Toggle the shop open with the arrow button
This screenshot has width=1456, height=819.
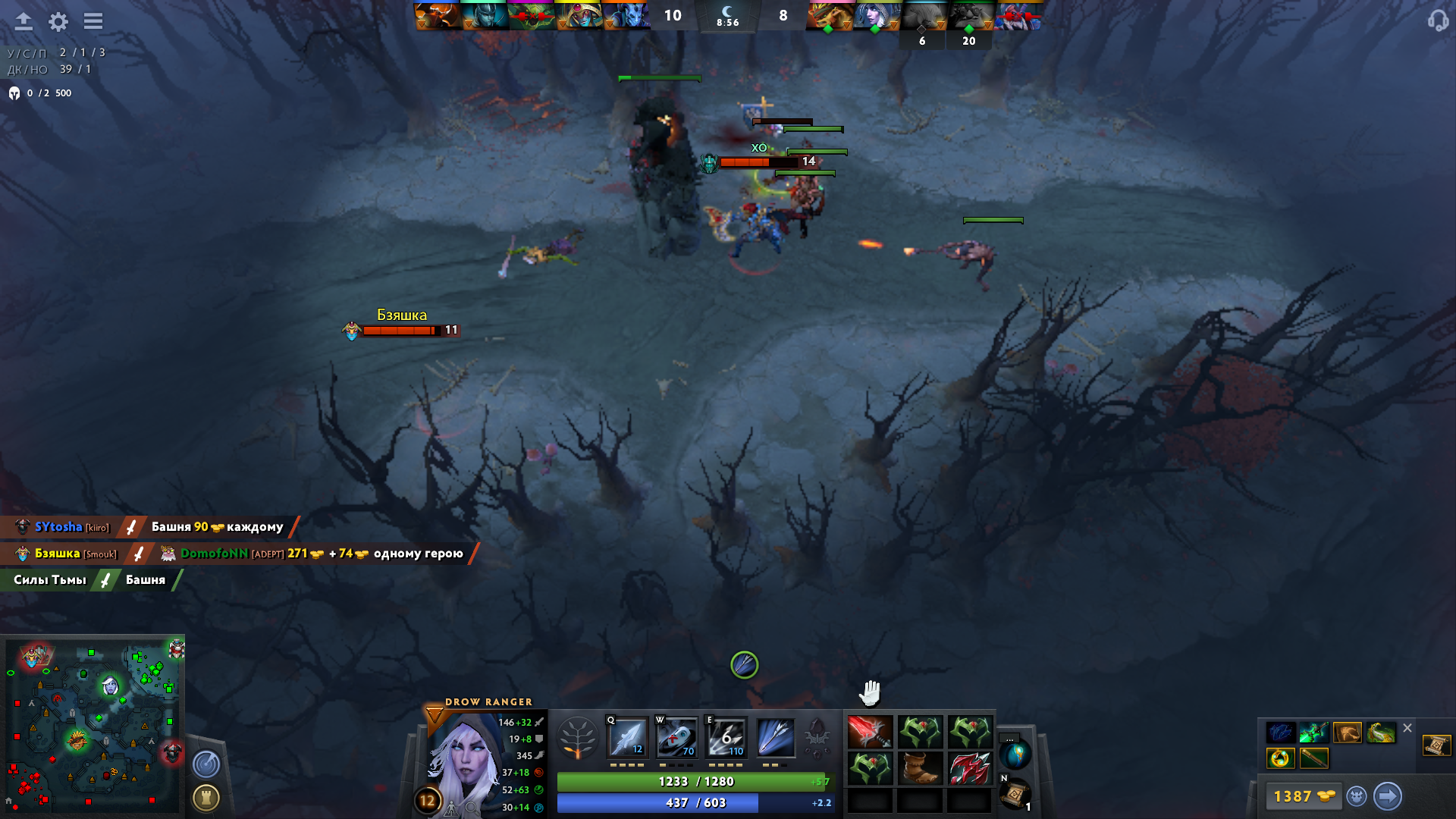[1389, 796]
